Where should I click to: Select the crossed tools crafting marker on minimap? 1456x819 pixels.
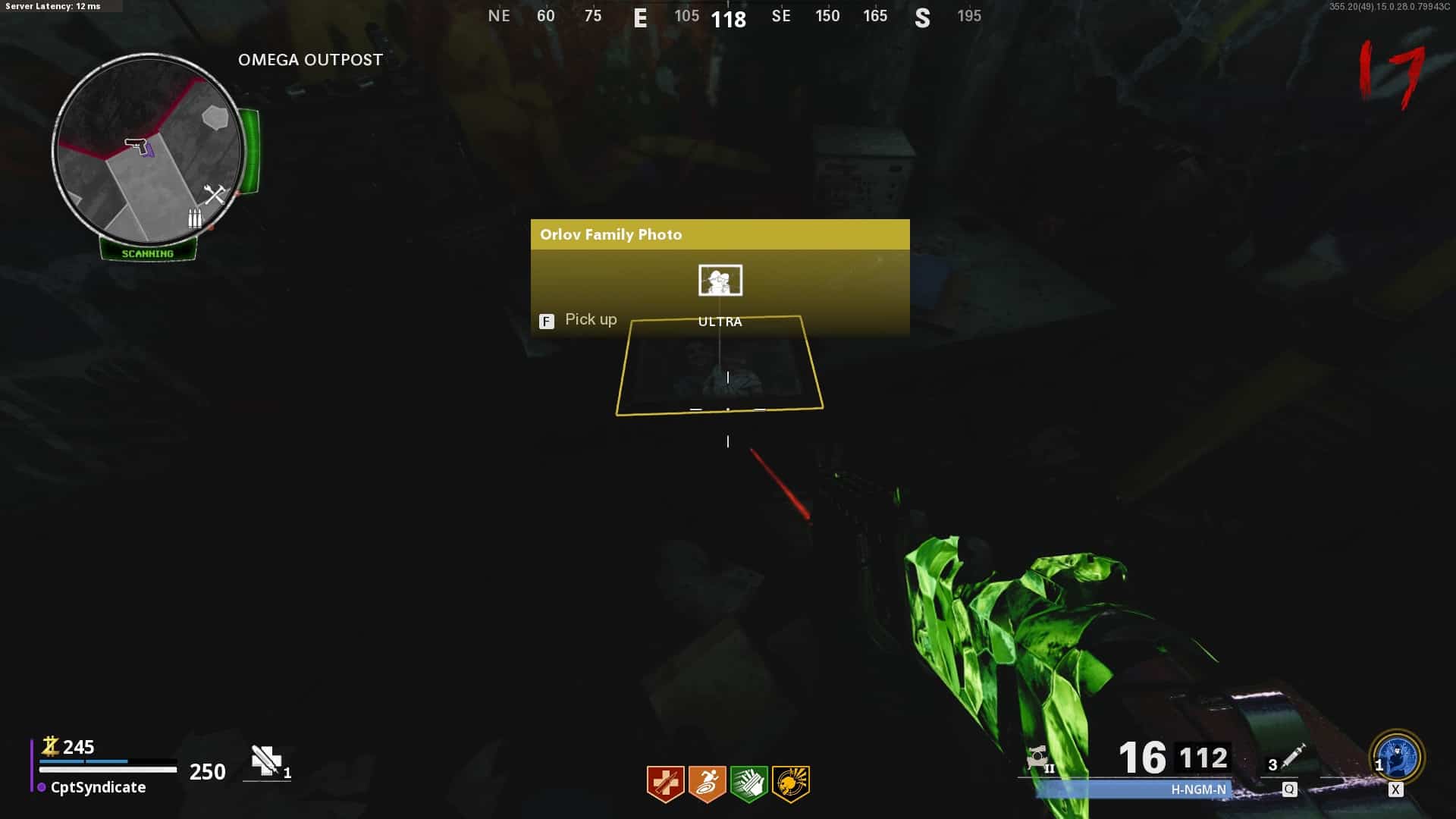click(215, 195)
